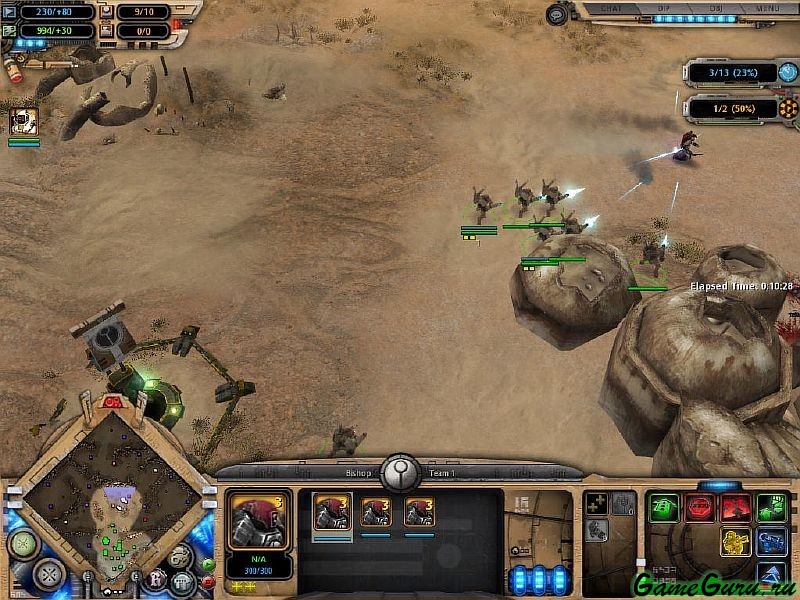Select the hero portrait under the resource panel
Viewport: 800px width, 600px height.
point(24,121)
